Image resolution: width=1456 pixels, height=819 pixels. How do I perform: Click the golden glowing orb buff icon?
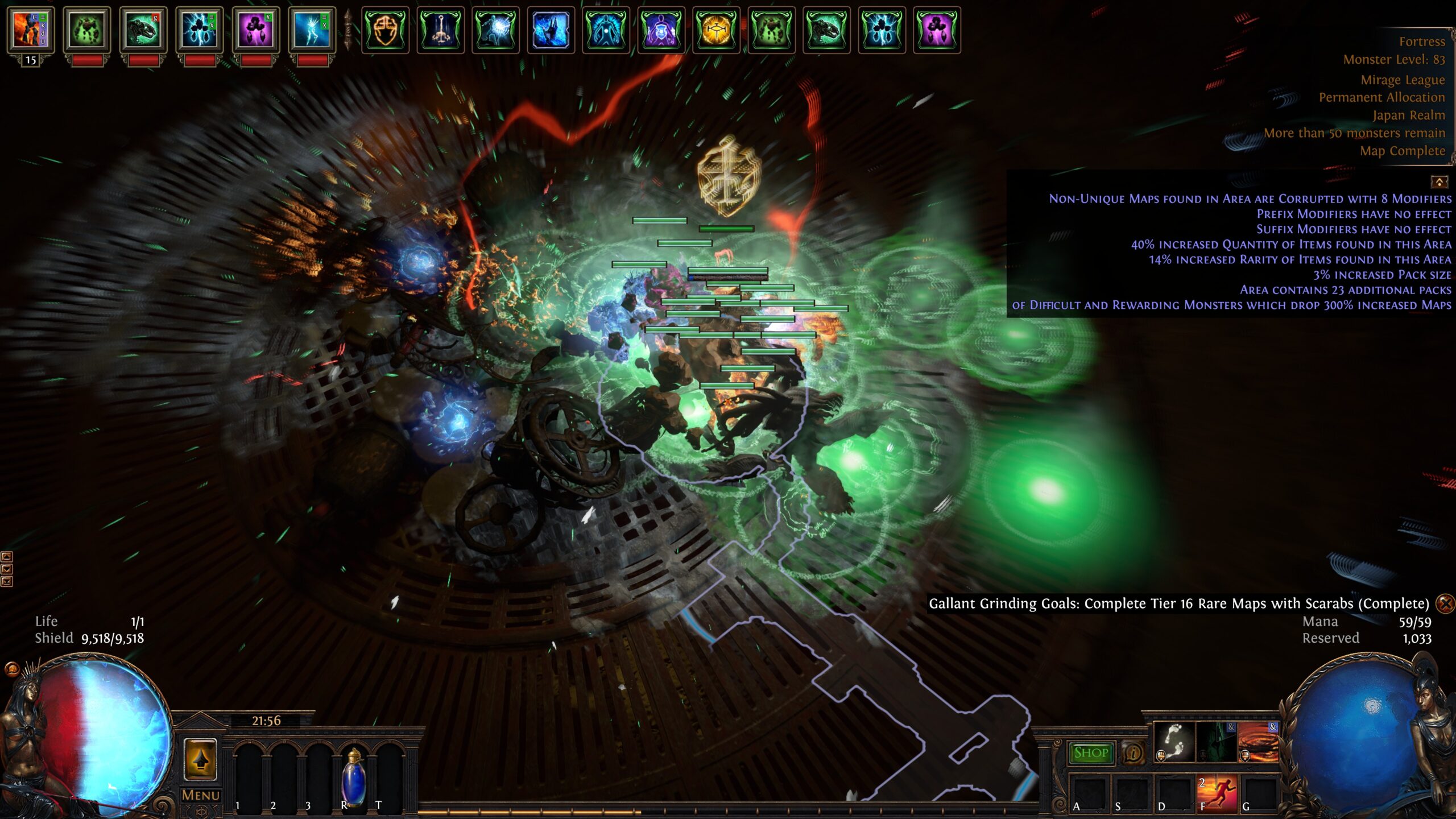tap(716, 30)
